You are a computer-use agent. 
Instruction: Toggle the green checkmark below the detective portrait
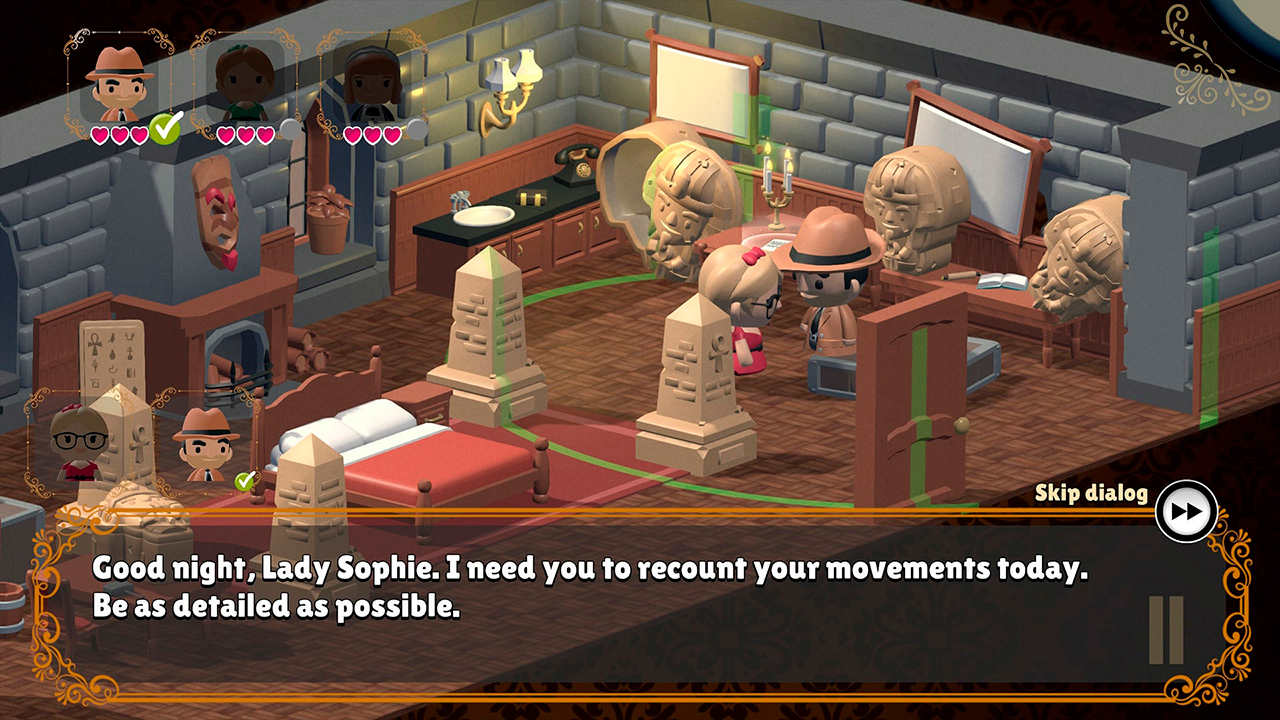(x=167, y=129)
